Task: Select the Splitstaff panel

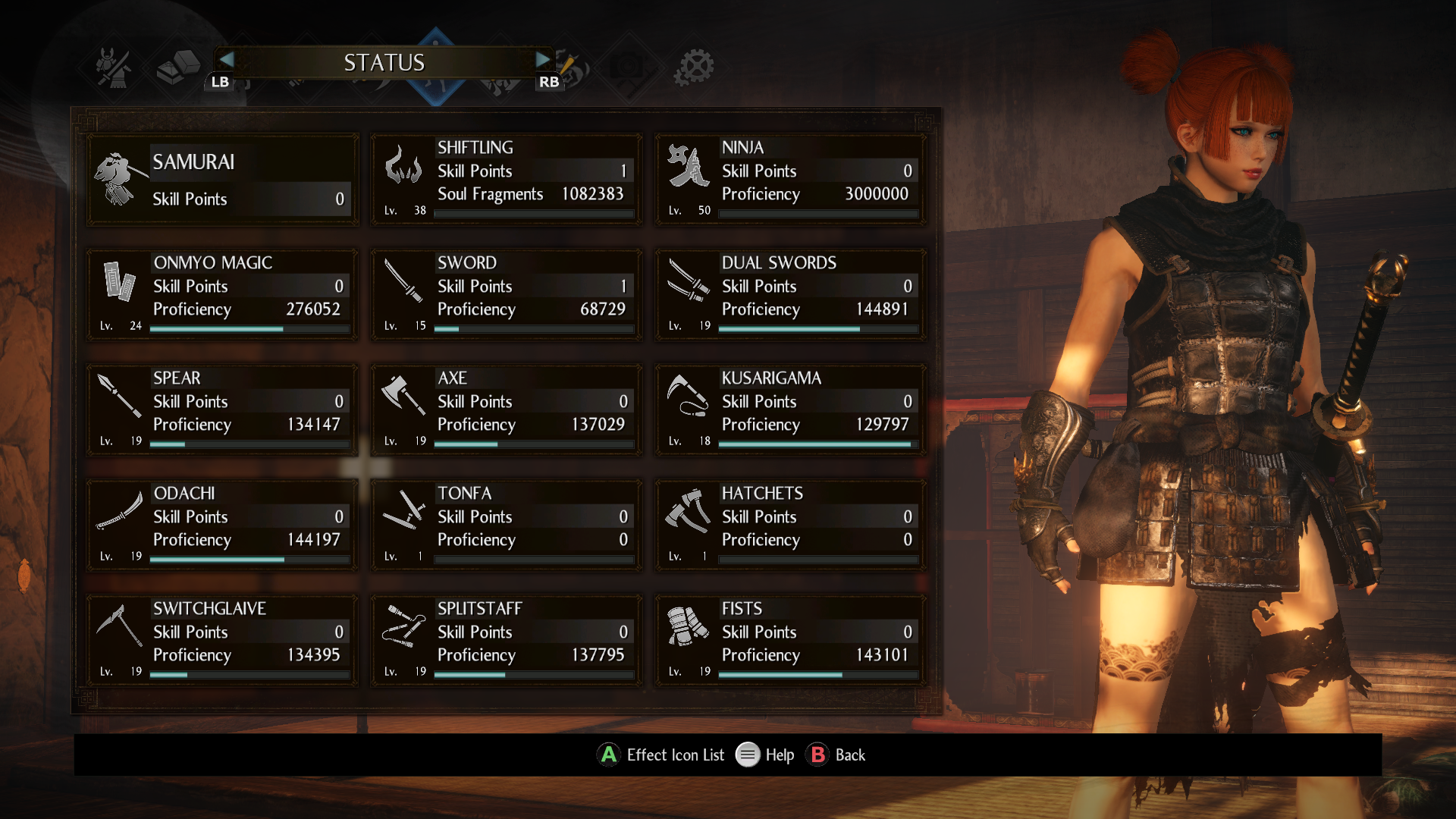Action: tap(507, 641)
